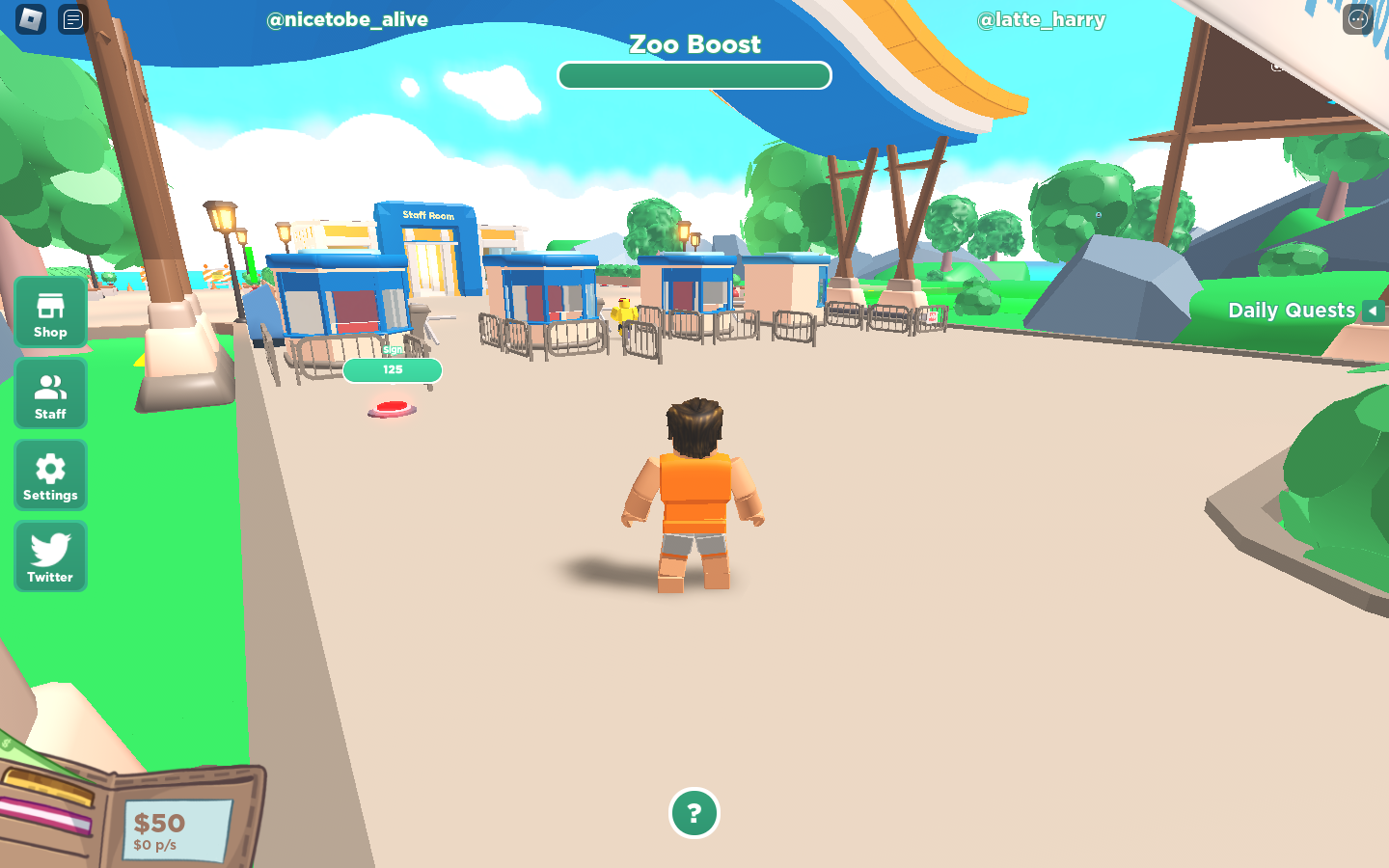This screenshot has width=1389, height=868.
Task: Select the Staff Room doorway sign
Action: point(426,216)
